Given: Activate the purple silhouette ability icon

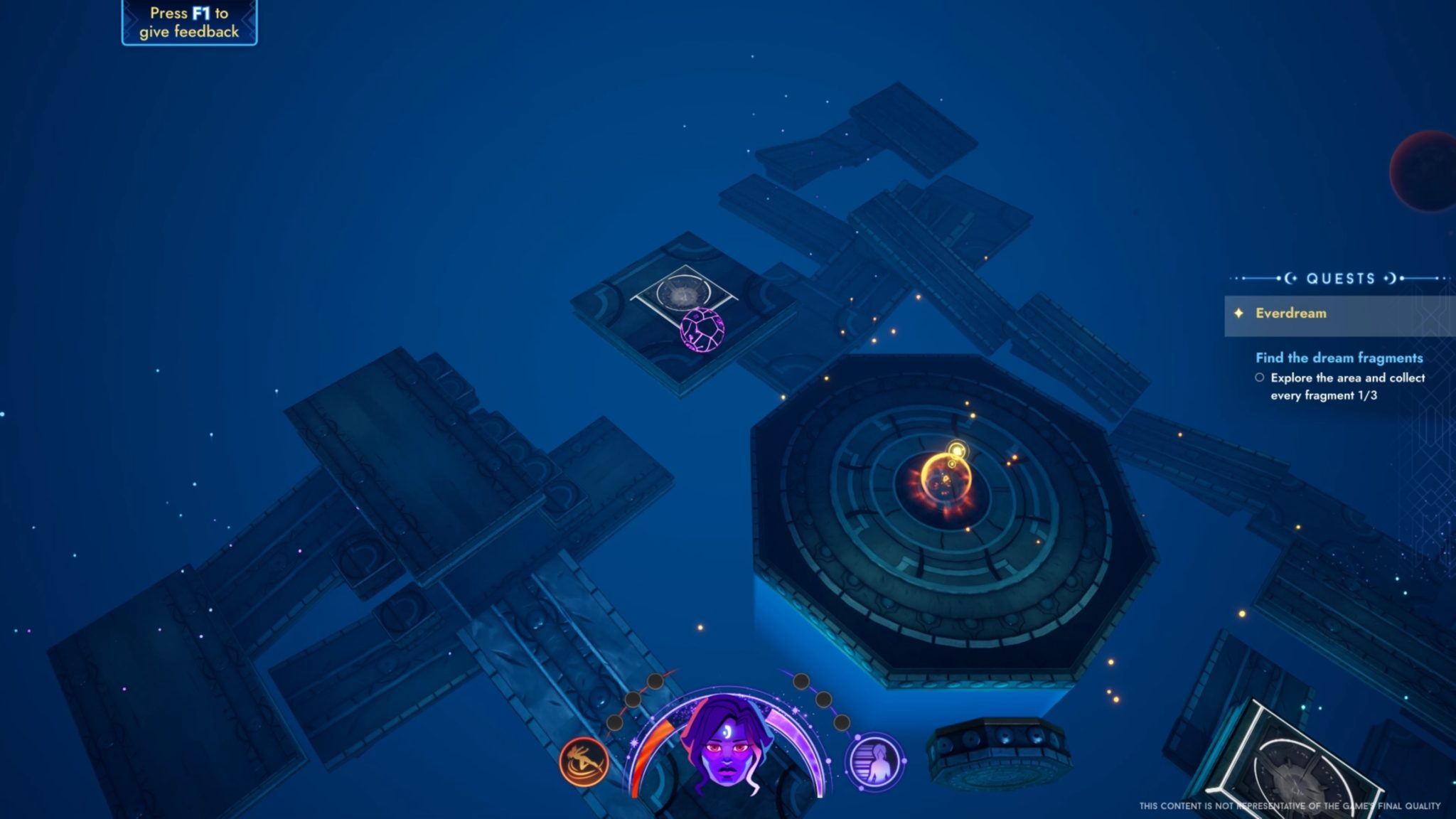Looking at the screenshot, I should [874, 761].
